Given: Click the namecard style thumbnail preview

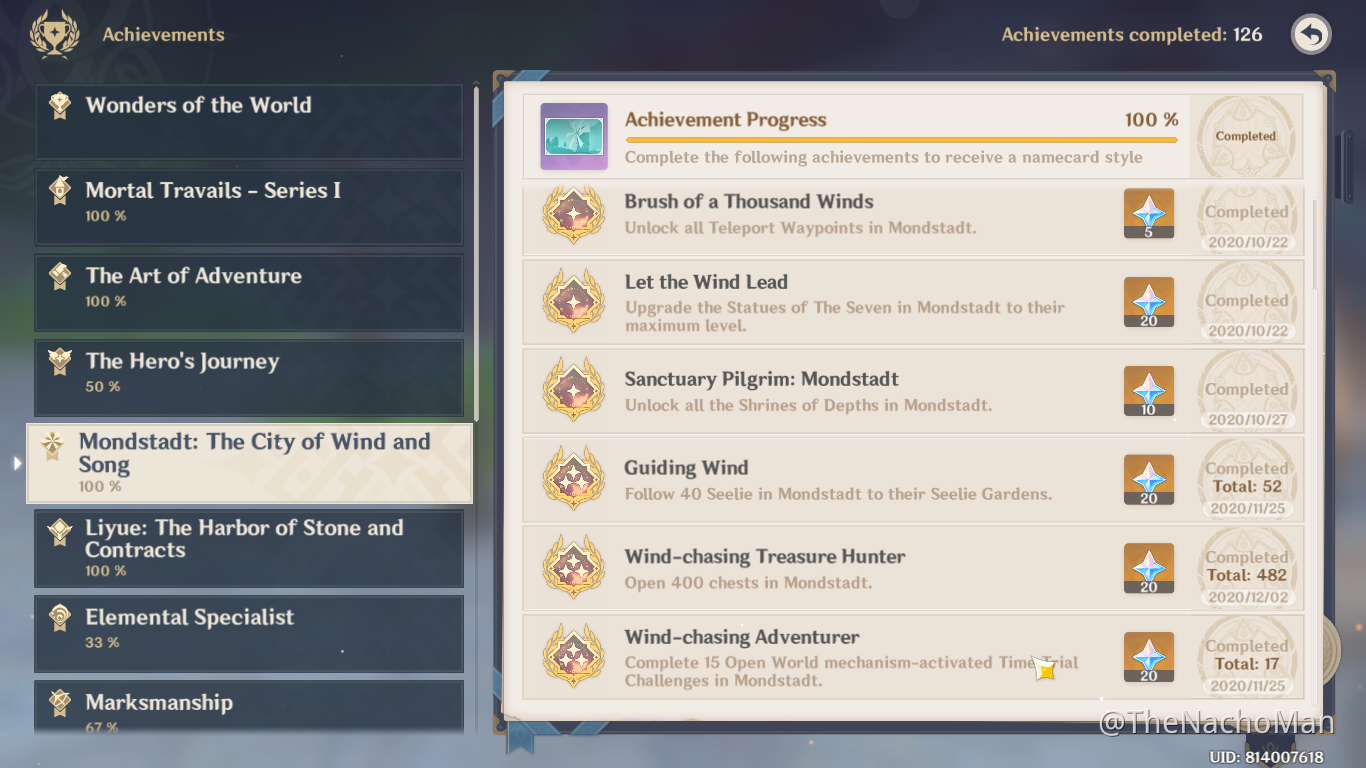Looking at the screenshot, I should 573,135.
